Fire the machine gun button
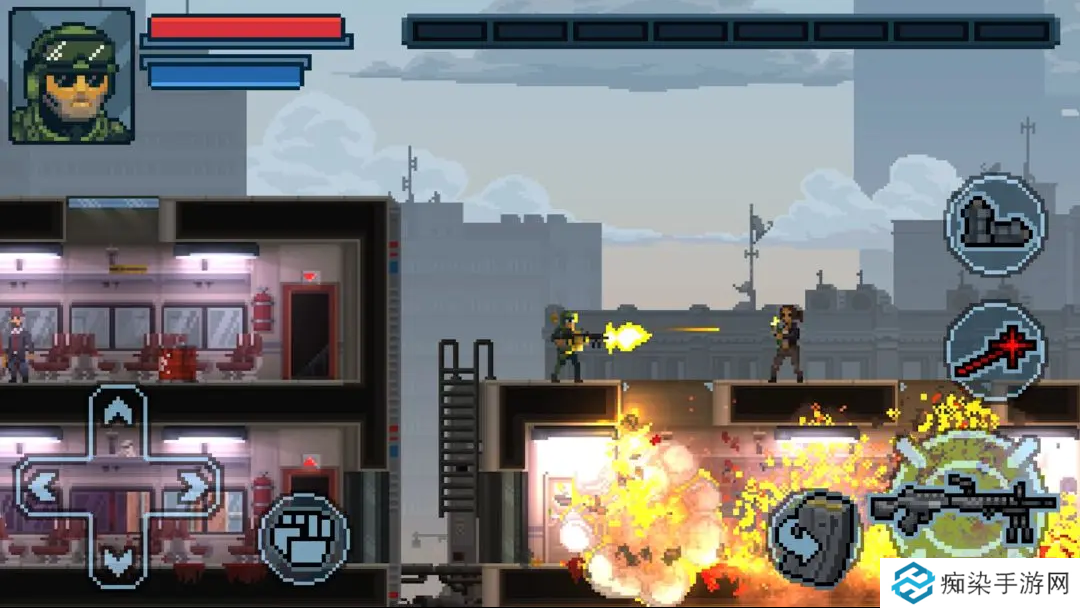This screenshot has width=1080, height=608. coord(962,503)
